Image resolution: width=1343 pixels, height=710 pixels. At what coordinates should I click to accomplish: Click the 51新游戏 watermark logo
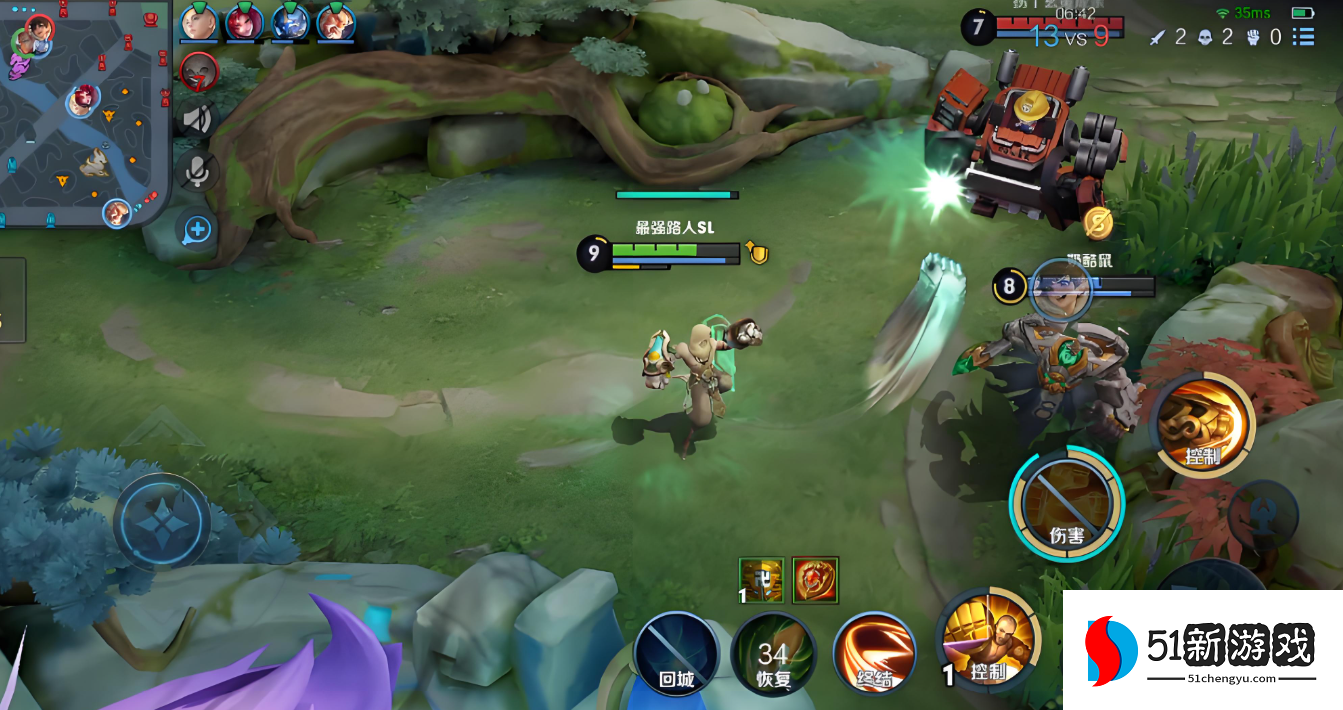click(x=1202, y=650)
